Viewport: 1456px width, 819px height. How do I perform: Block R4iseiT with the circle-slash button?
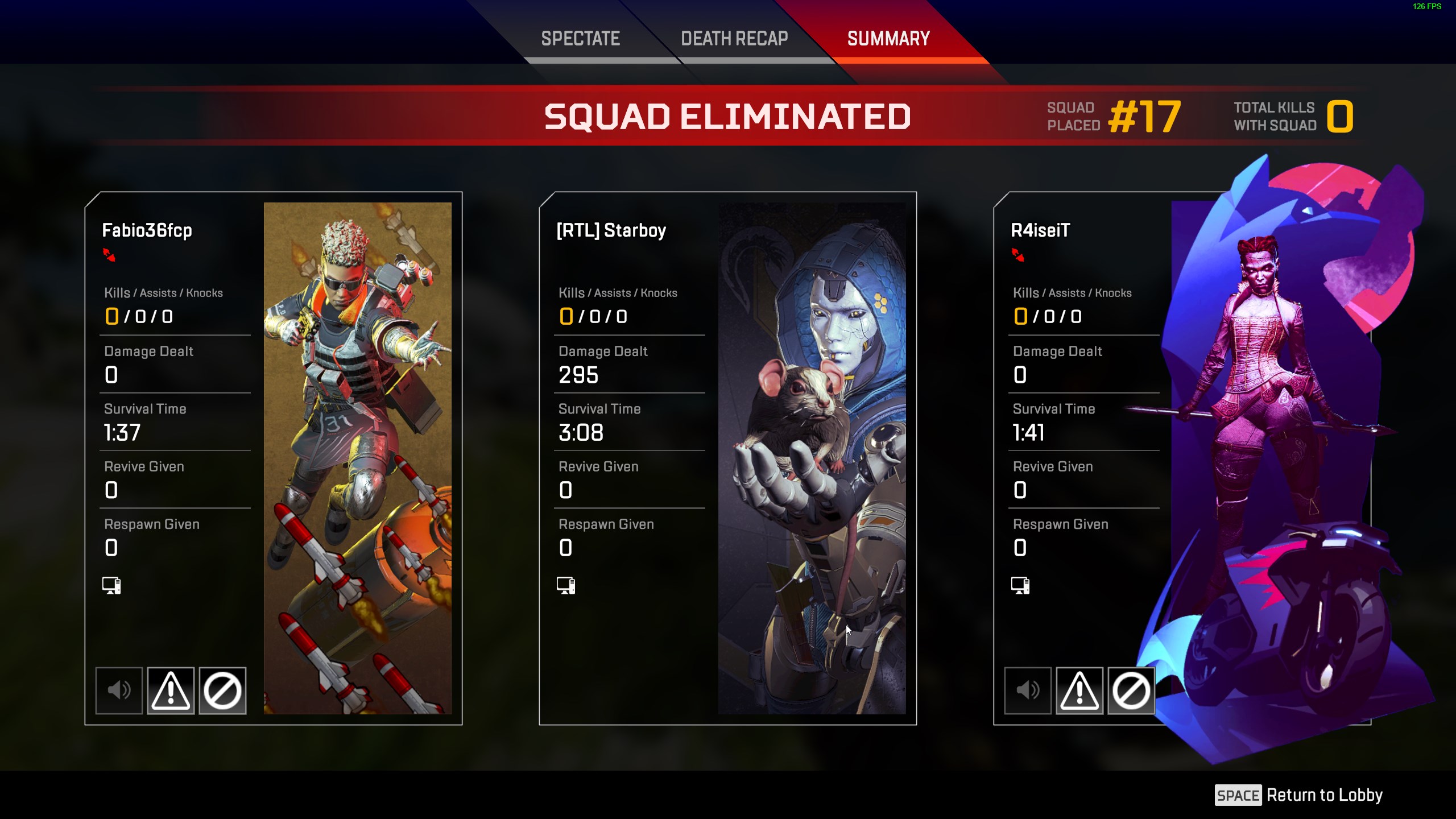(1131, 690)
